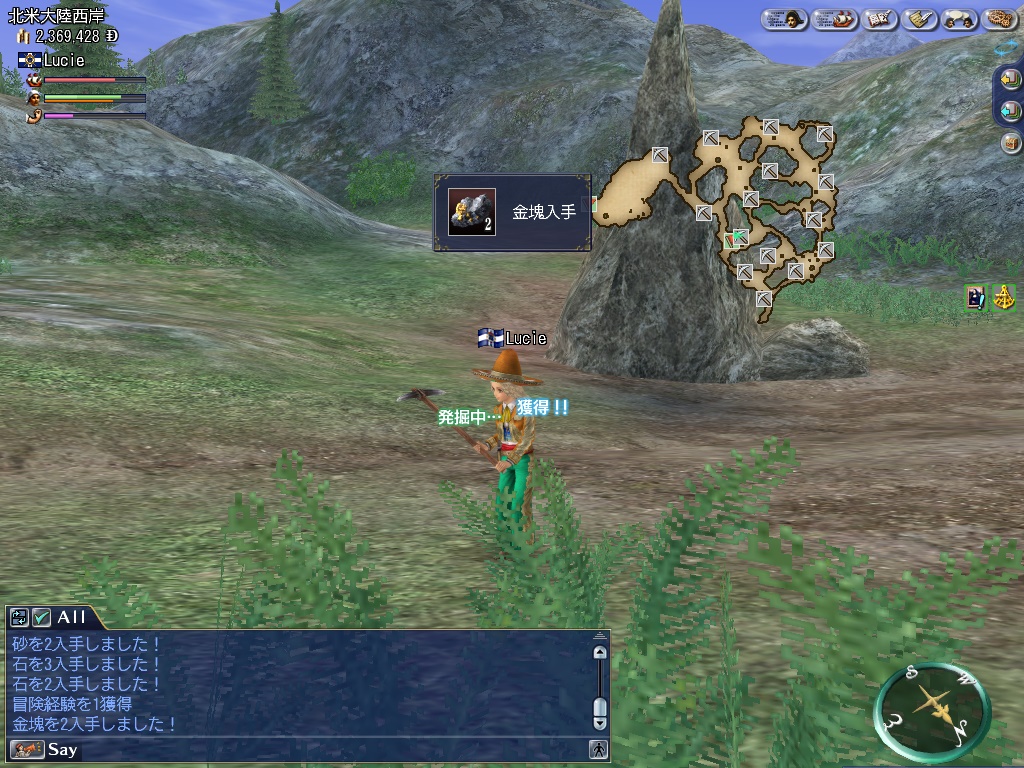Image resolution: width=1024 pixels, height=768 pixels.
Task: Click the cyan arrow side panel button
Action: tap(1011, 111)
